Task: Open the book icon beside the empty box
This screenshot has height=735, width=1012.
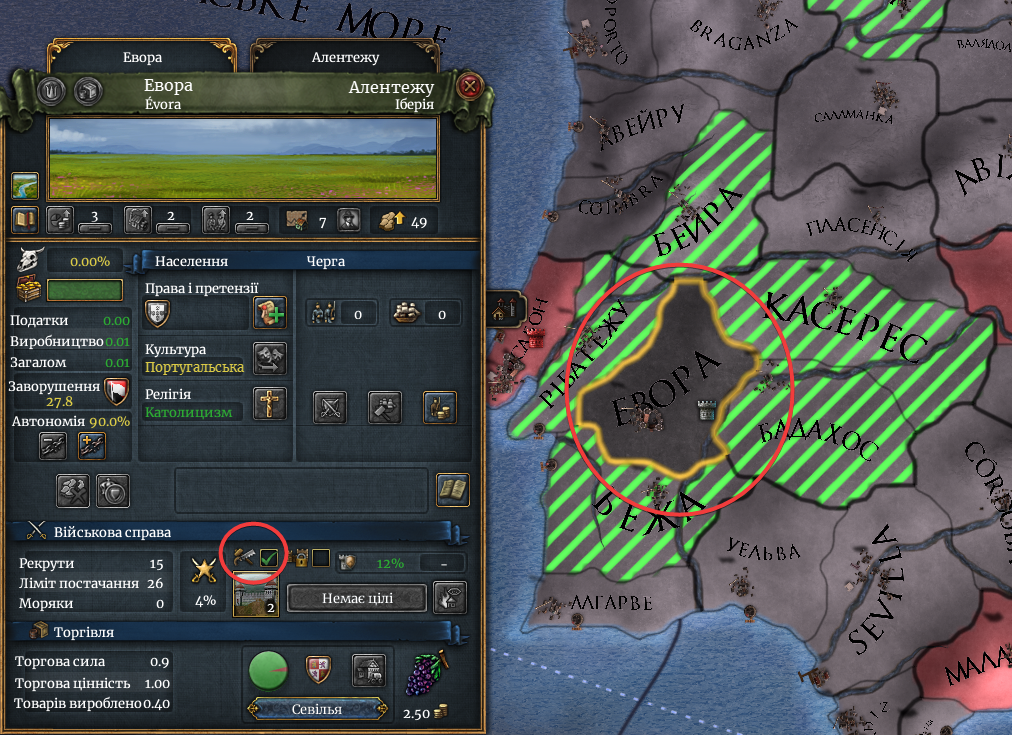Action: (x=453, y=488)
